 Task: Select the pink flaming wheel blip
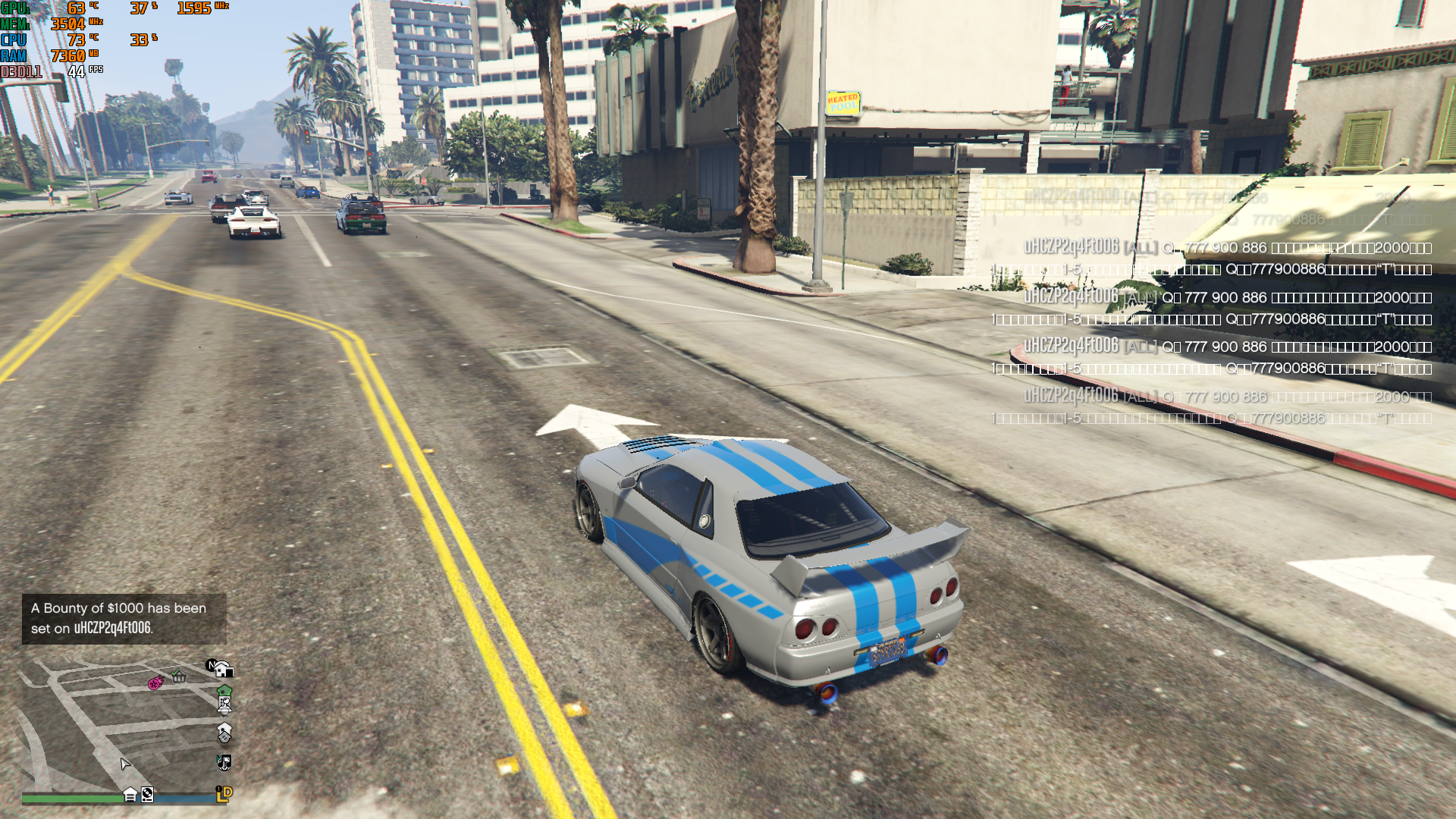pyautogui.click(x=155, y=682)
